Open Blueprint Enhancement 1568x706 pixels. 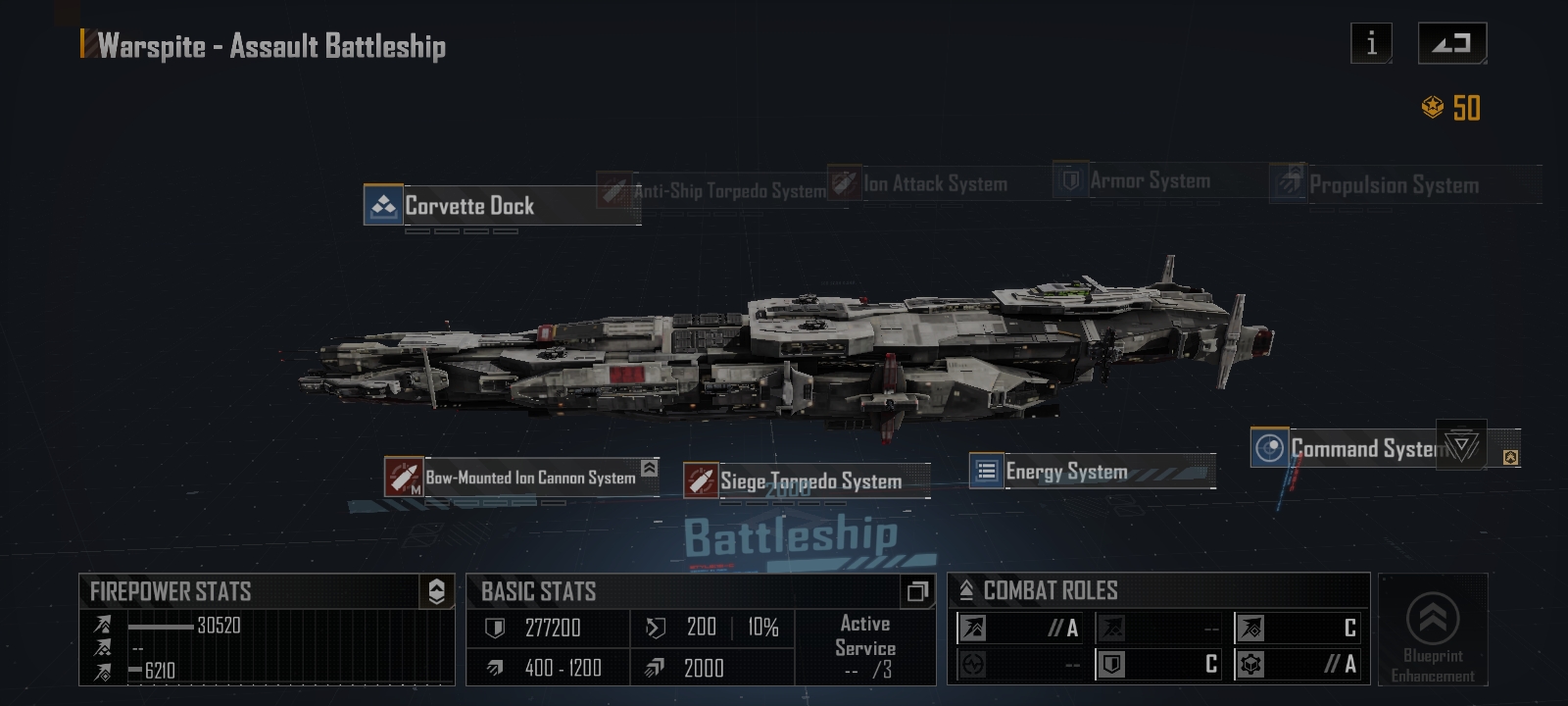[1433, 630]
